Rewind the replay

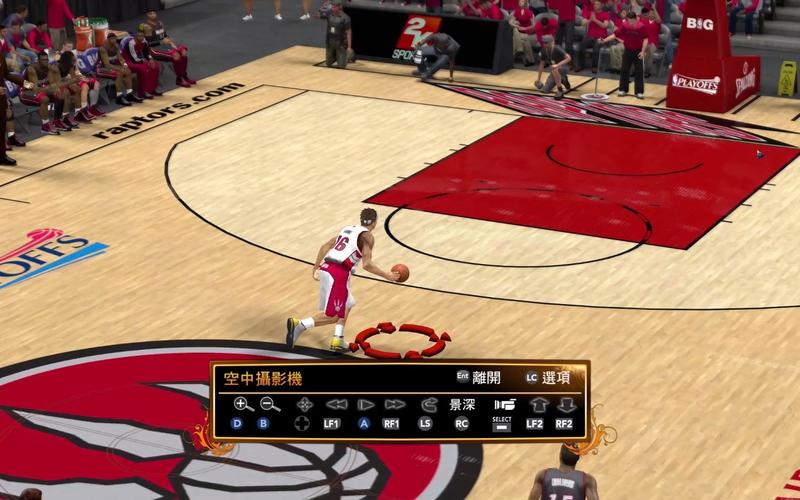click(x=336, y=404)
